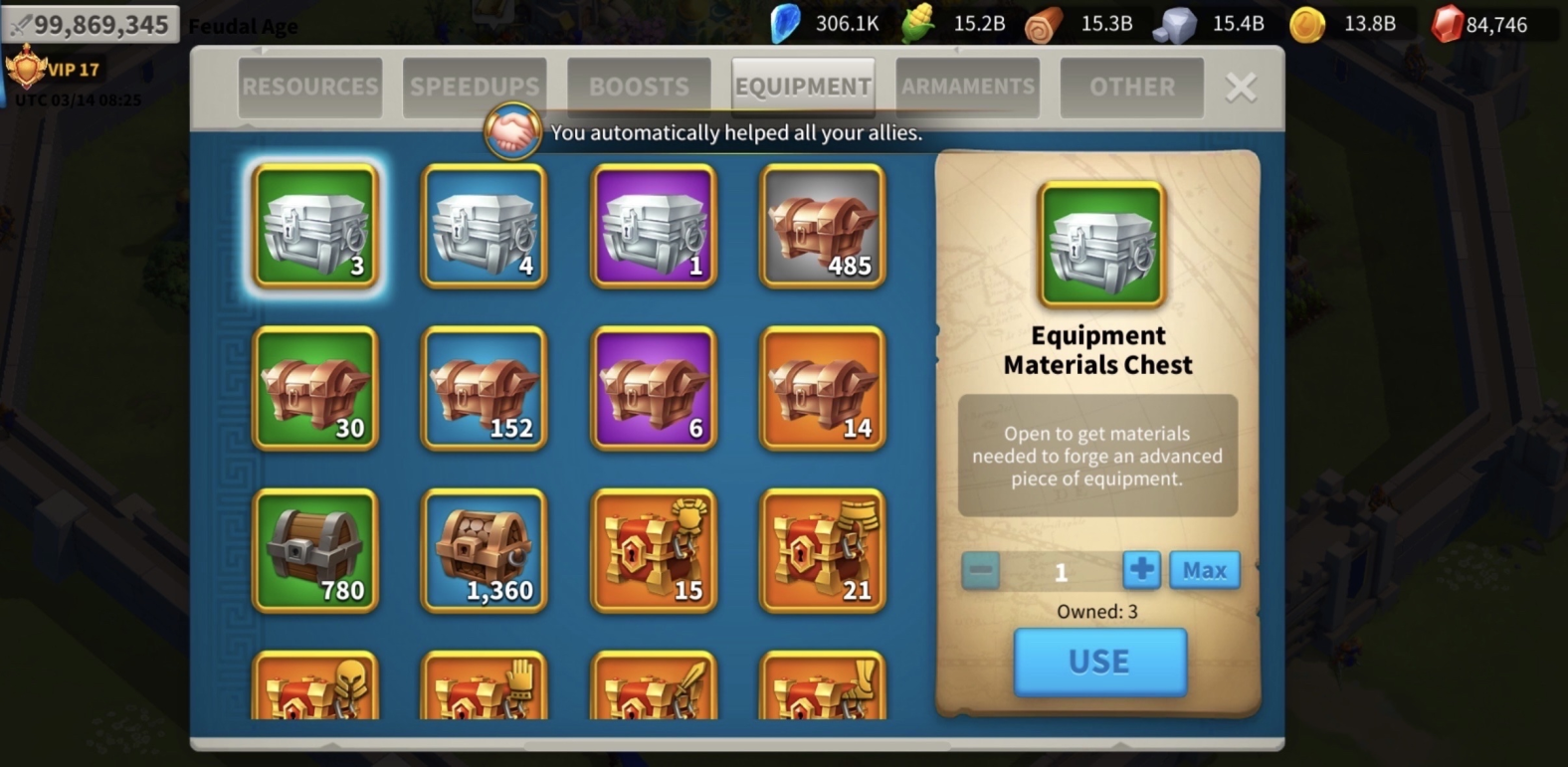Choose the orange bronze chest with 14

coord(823,389)
